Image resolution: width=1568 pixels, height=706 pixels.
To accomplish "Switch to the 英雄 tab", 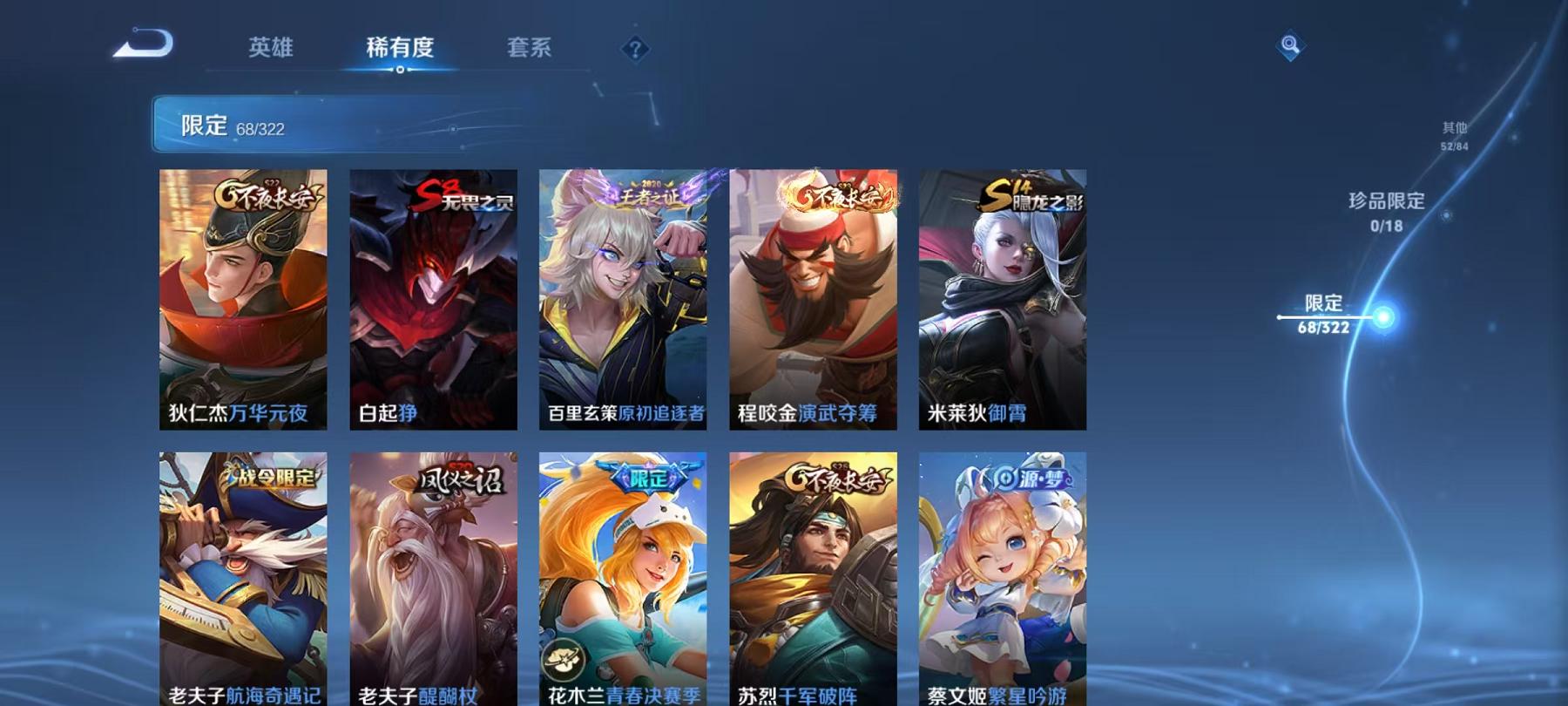I will tap(269, 50).
